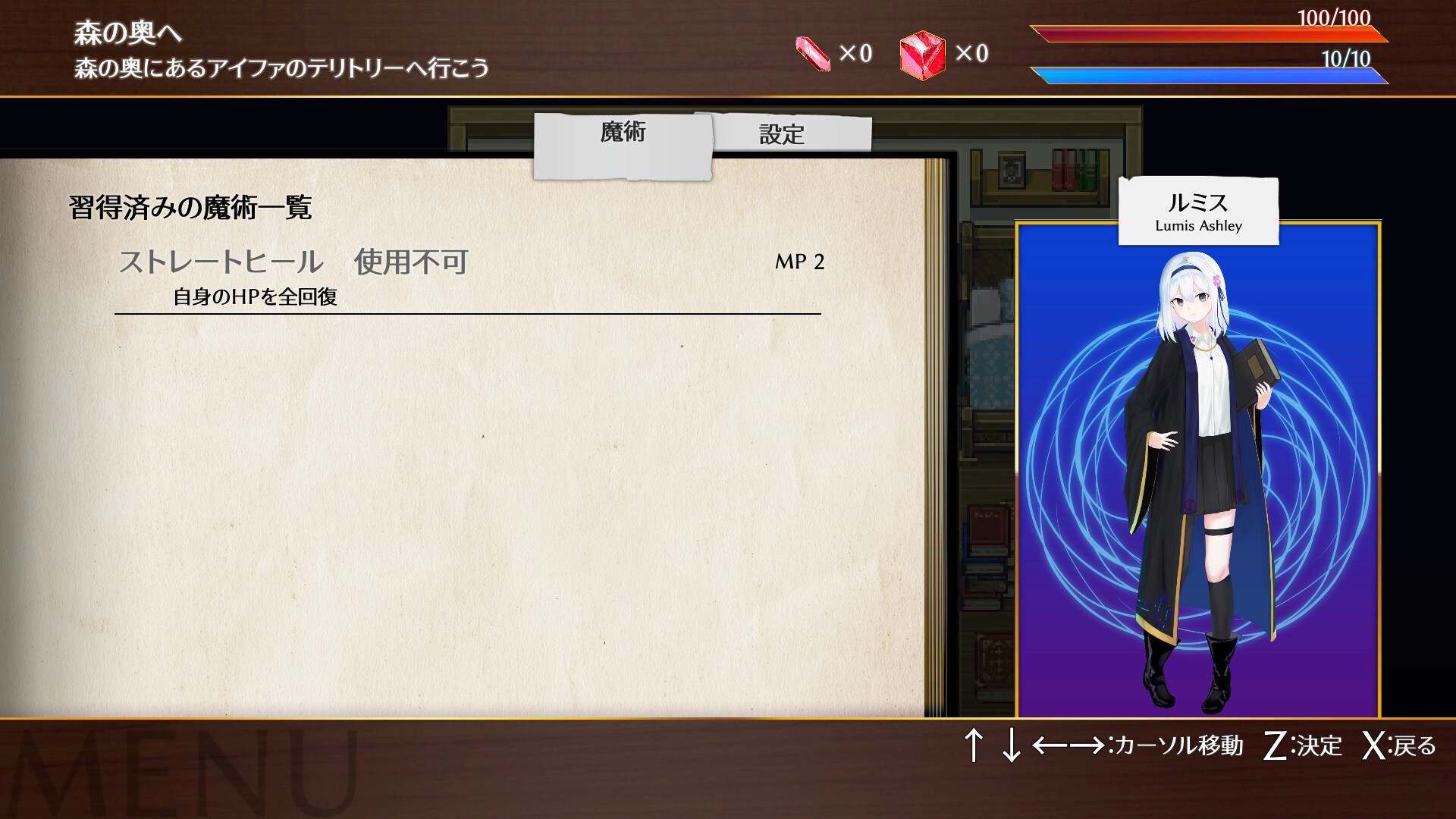Click the Z:決定 confirm button hint
Image resolution: width=1456 pixels, height=819 pixels.
(1303, 747)
